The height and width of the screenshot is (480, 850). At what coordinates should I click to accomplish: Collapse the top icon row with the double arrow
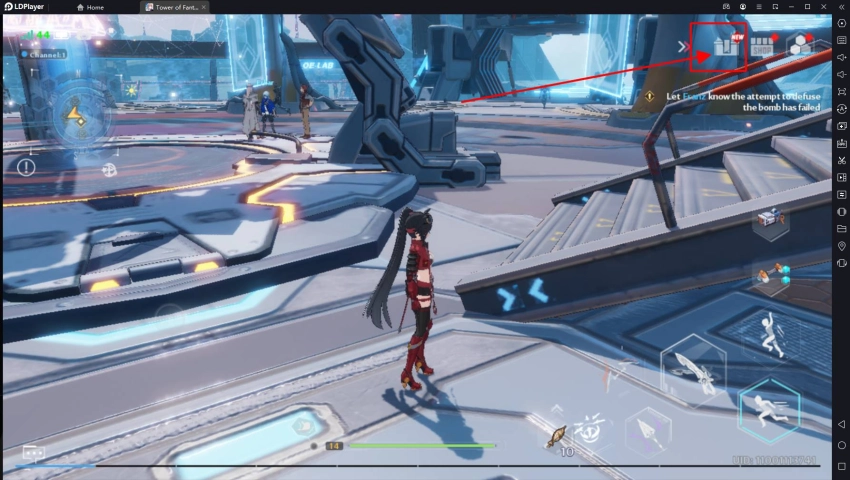click(x=683, y=46)
